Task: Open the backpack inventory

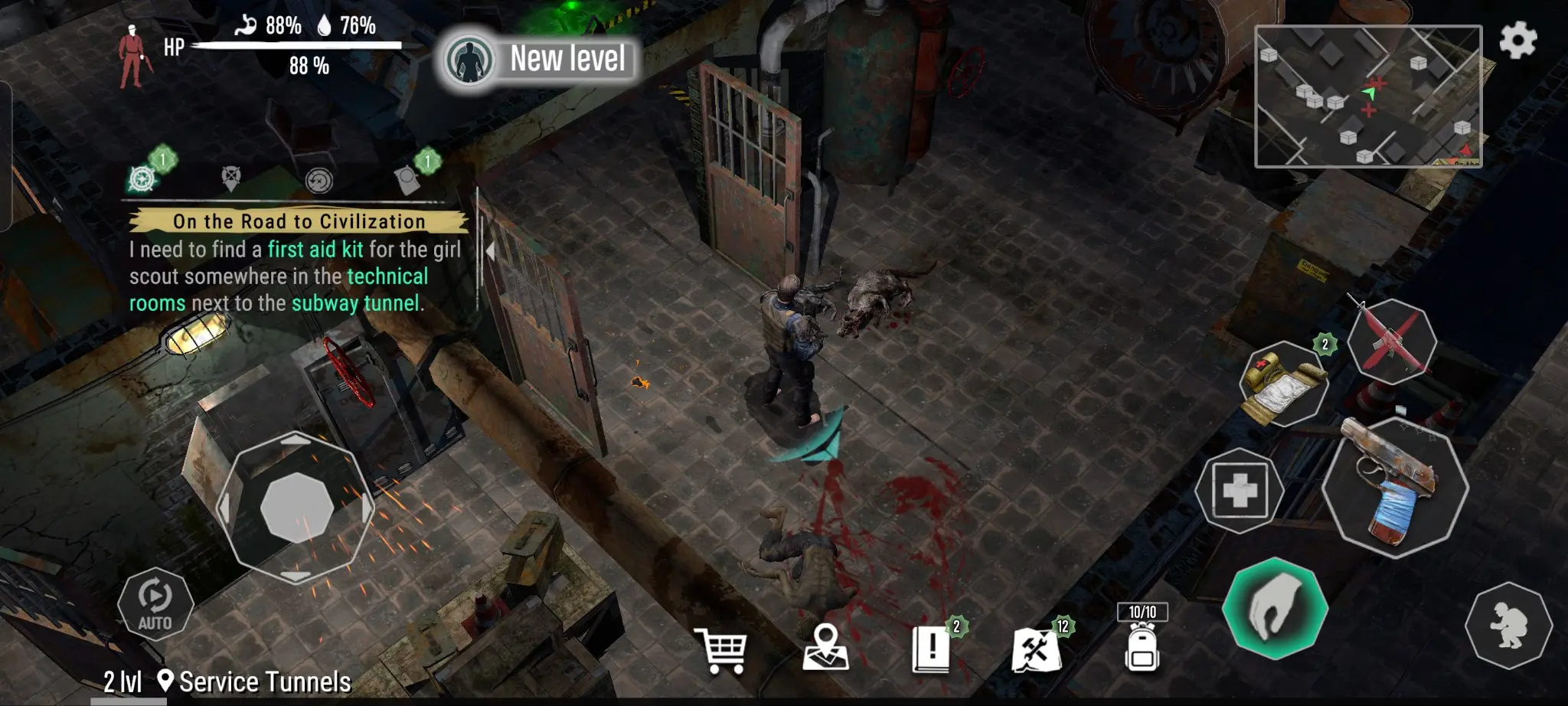Action: 1142,647
